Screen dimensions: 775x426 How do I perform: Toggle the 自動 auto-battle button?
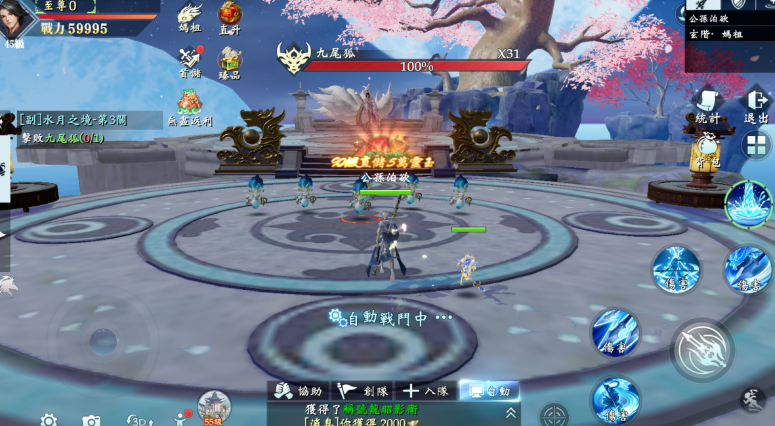point(489,391)
